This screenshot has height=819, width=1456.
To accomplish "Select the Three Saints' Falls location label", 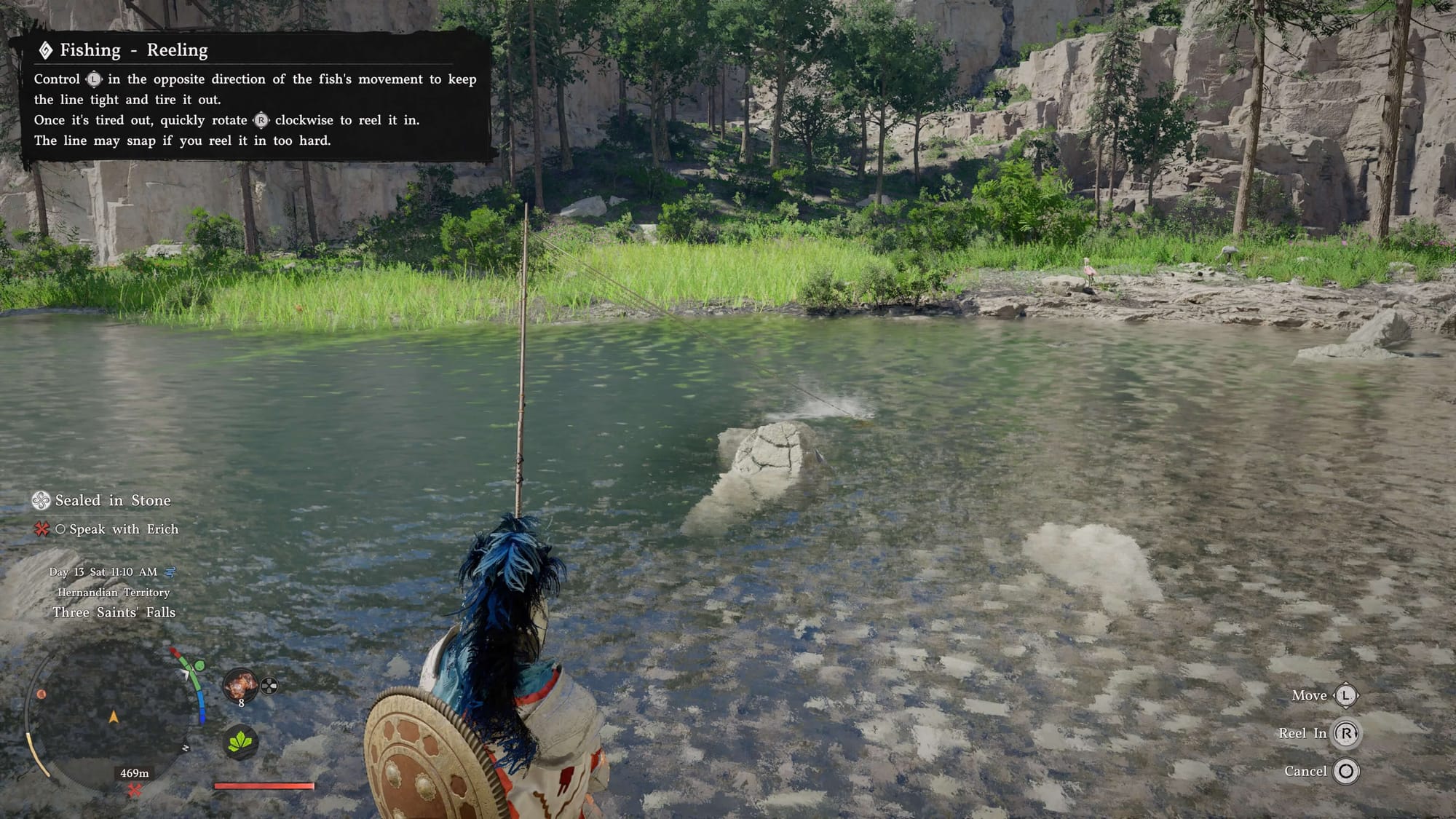I will 114,612.
